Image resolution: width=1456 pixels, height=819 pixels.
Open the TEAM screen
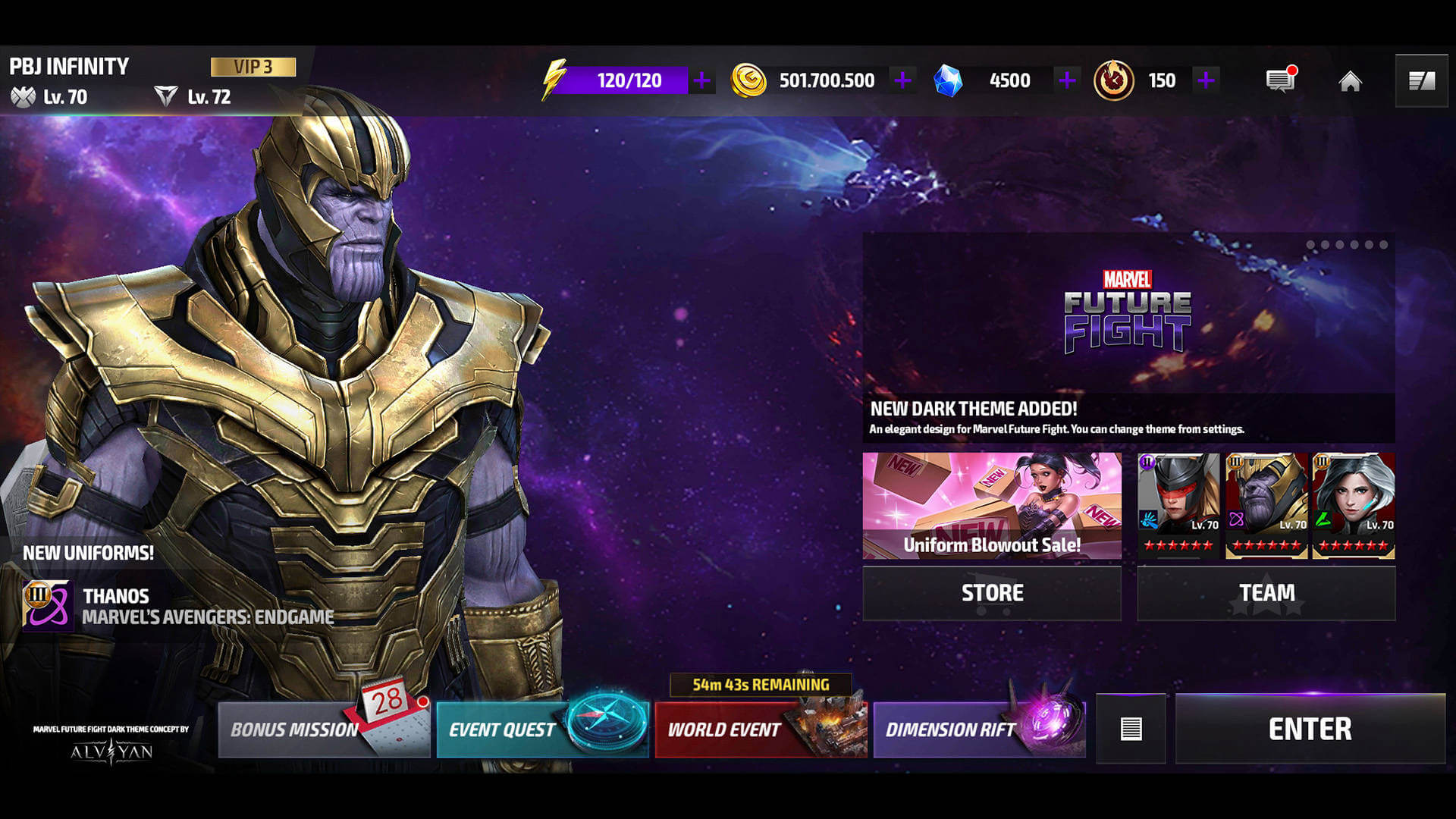tap(1266, 593)
